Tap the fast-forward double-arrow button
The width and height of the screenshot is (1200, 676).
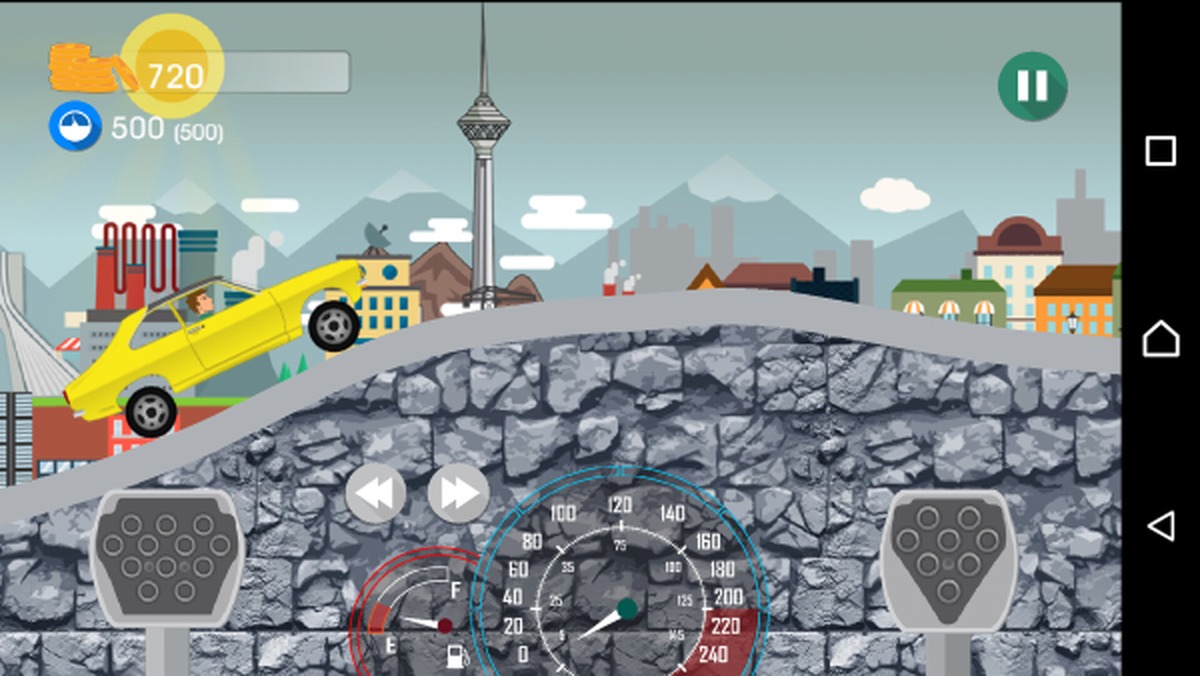(458, 493)
